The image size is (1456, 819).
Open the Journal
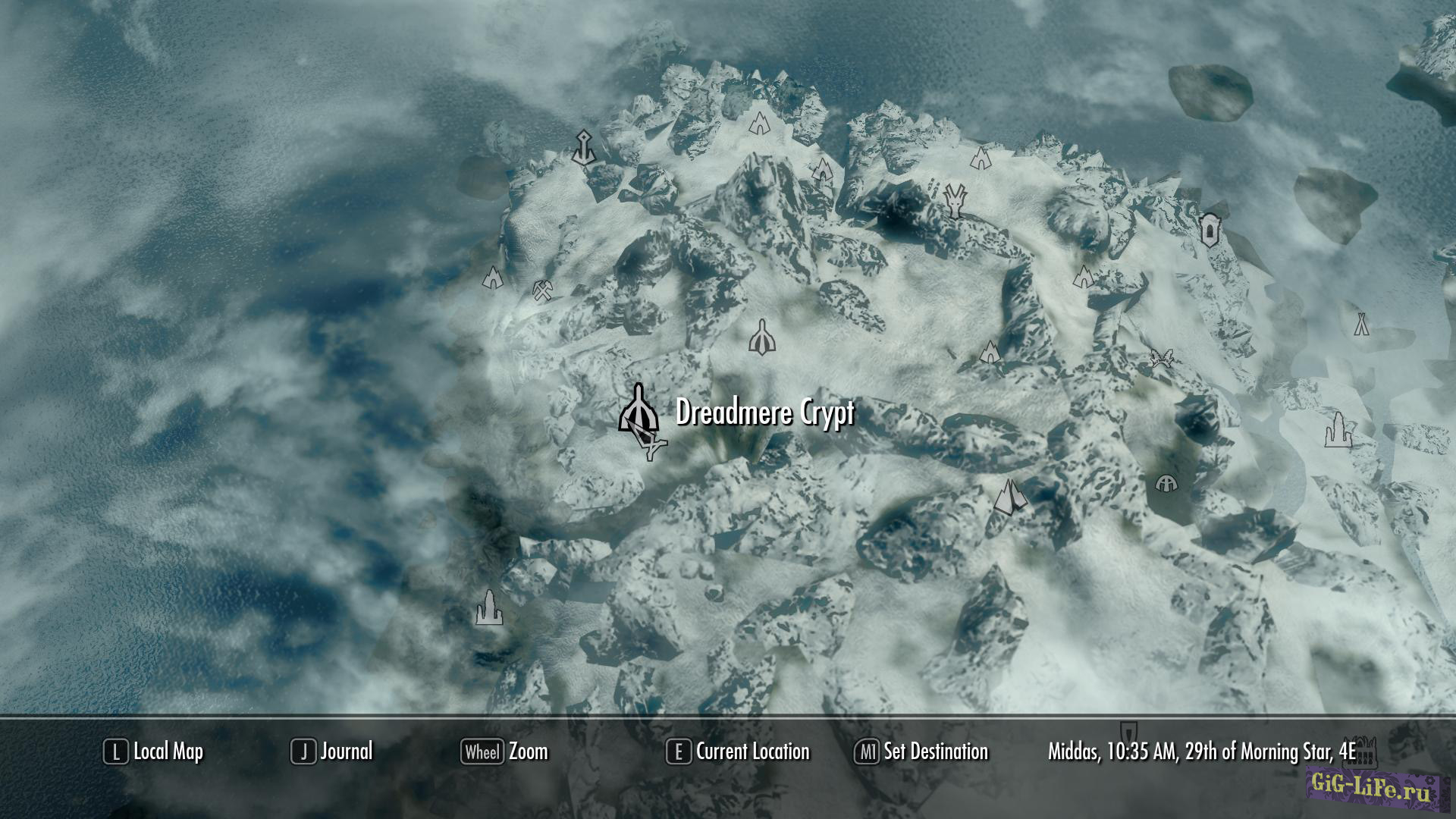pyautogui.click(x=332, y=752)
